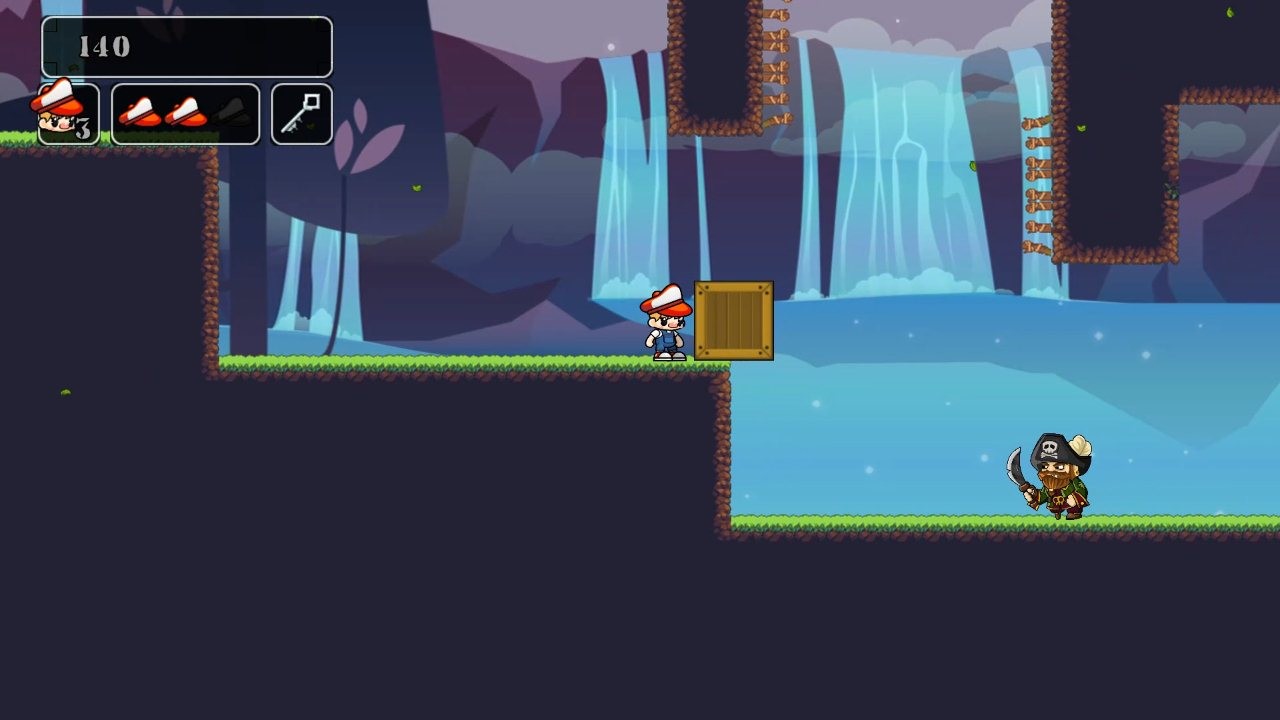Viewport: 1280px width, 720px height.
Task: Select the first collected red hat icon
Action: click(140, 113)
